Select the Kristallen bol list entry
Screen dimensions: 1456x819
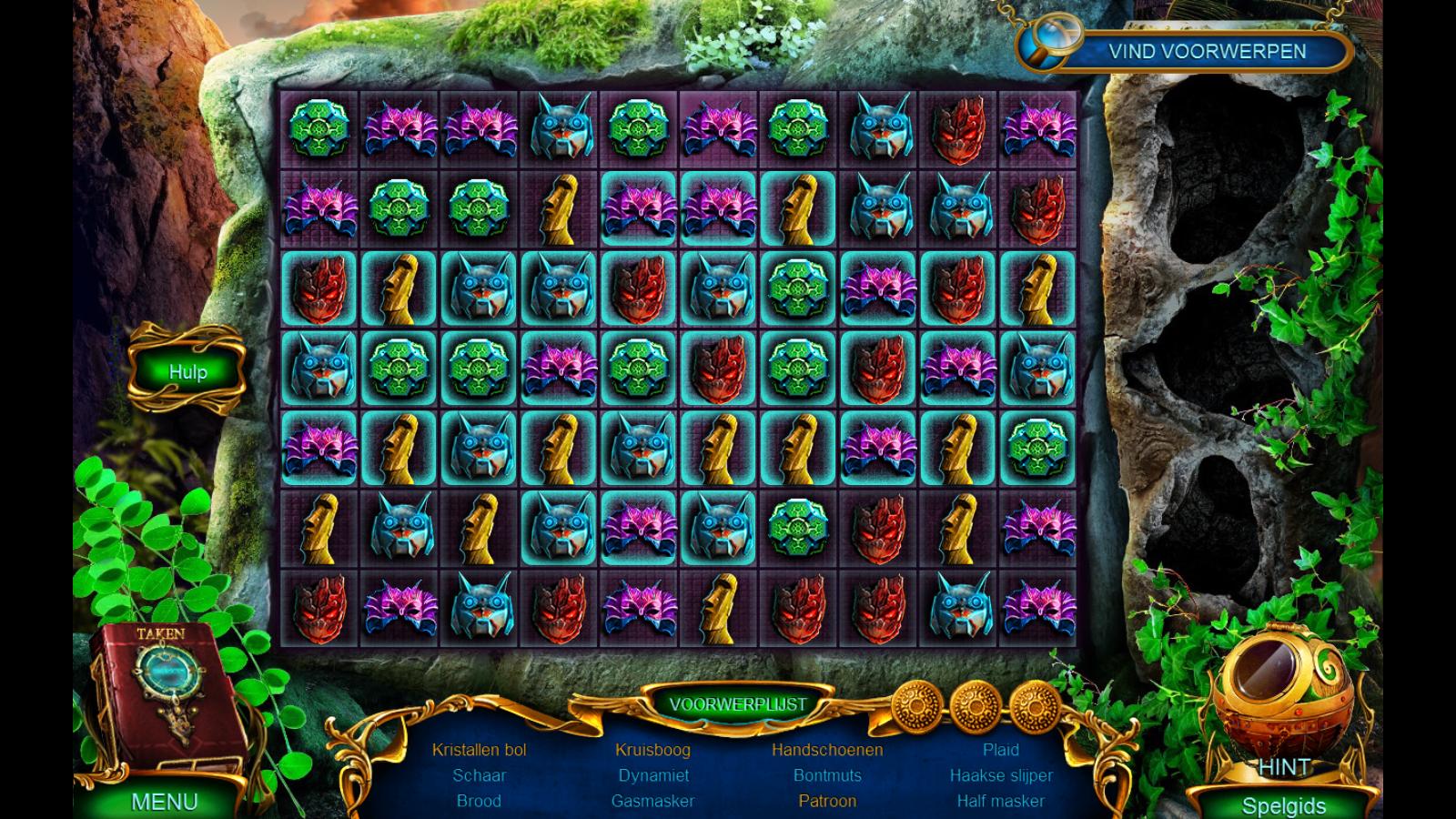(479, 750)
